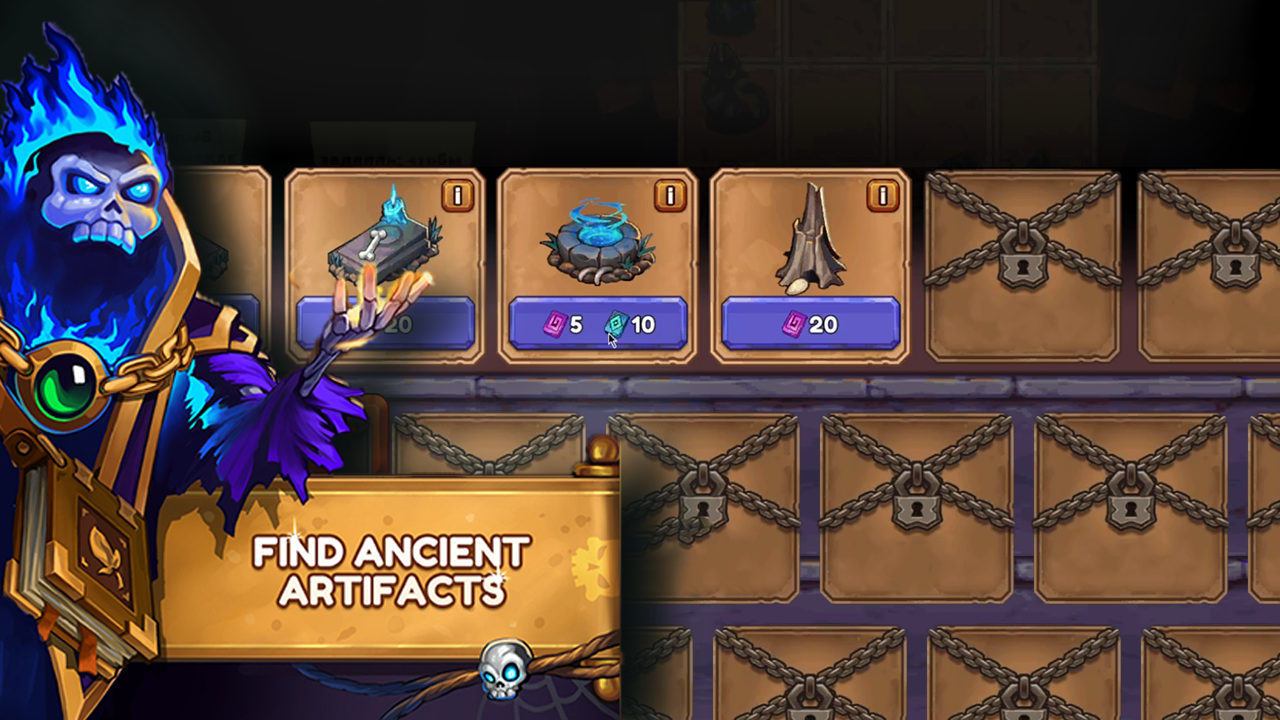Open info for the tree stump artifact
Screen dimensions: 1280x720
(883, 196)
